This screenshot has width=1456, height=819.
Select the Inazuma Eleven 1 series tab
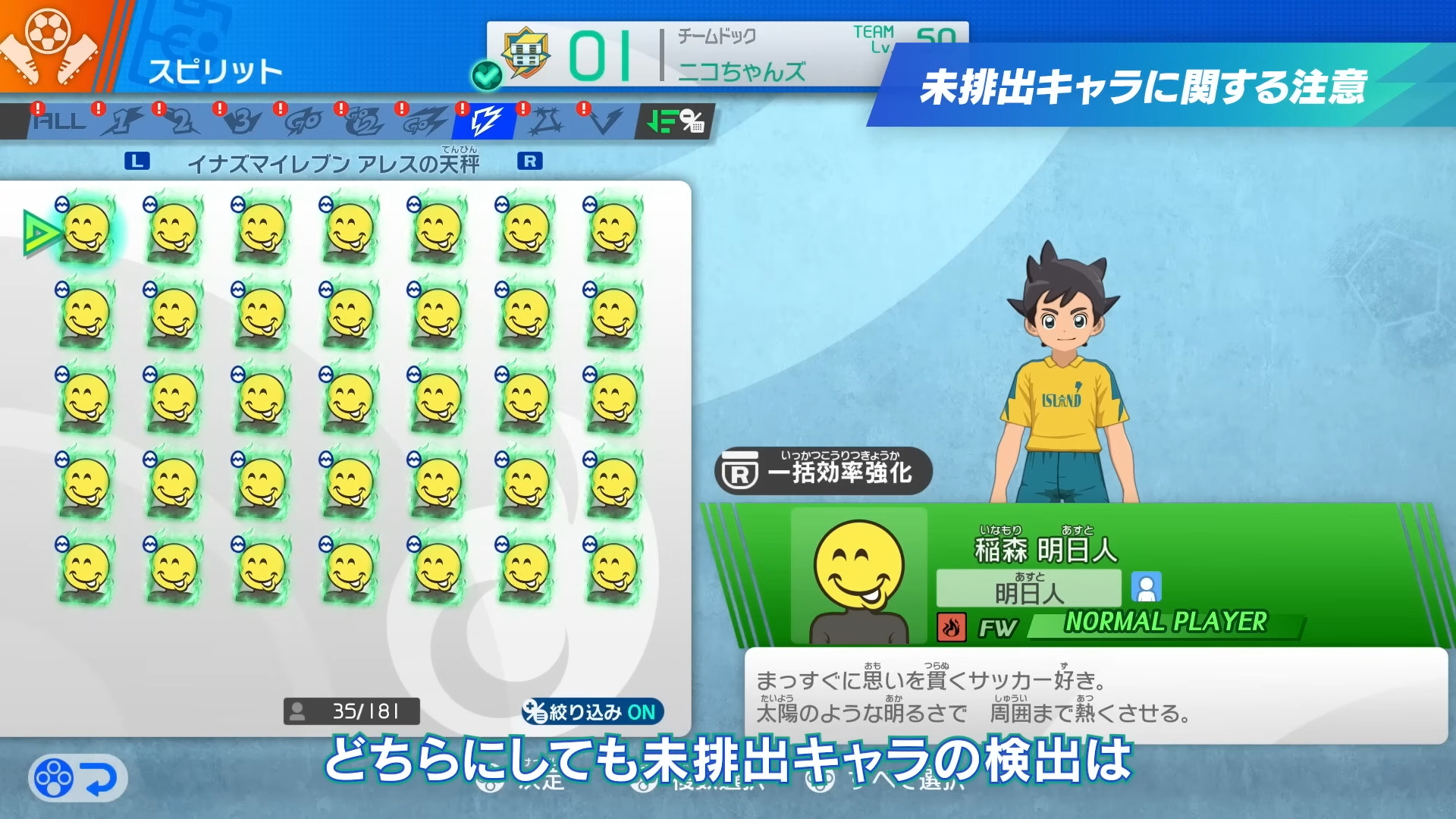121,121
